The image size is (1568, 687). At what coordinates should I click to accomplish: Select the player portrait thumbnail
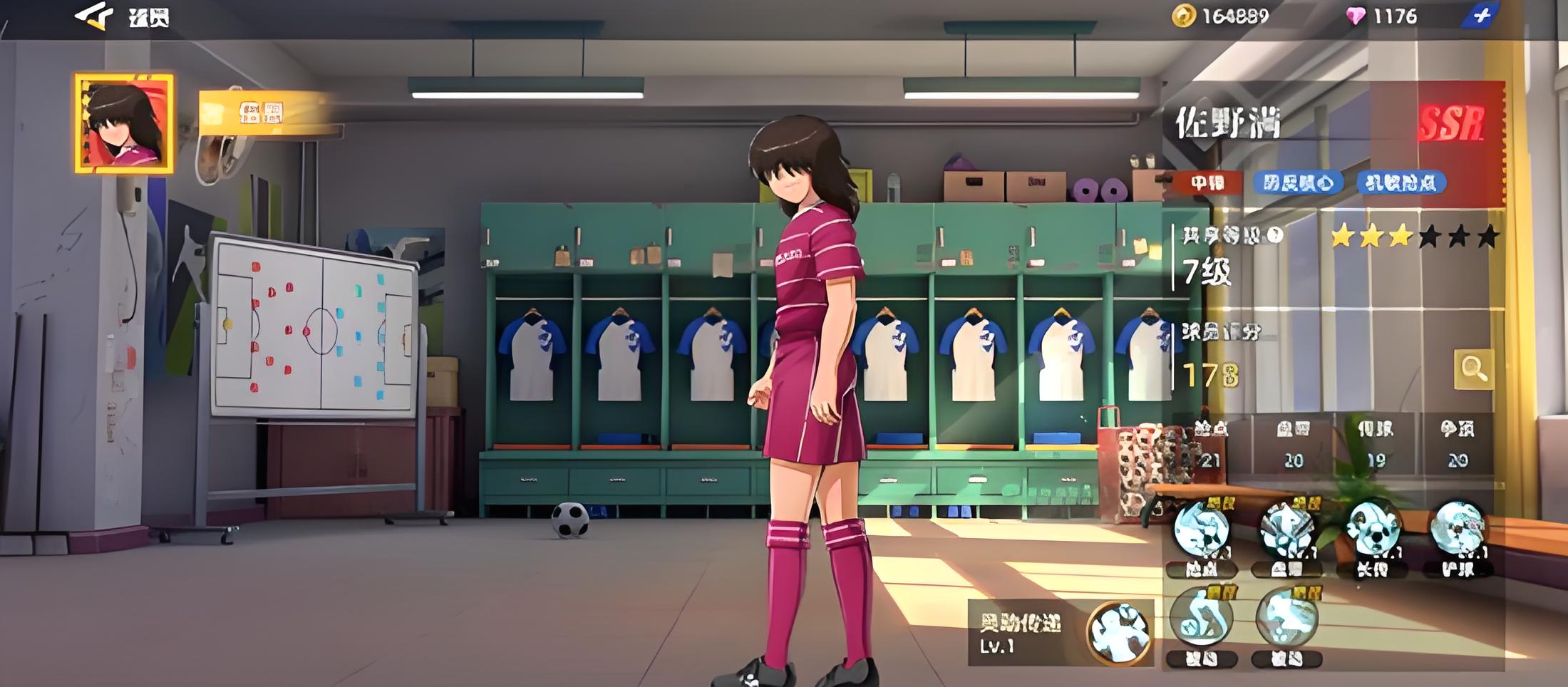[124, 123]
